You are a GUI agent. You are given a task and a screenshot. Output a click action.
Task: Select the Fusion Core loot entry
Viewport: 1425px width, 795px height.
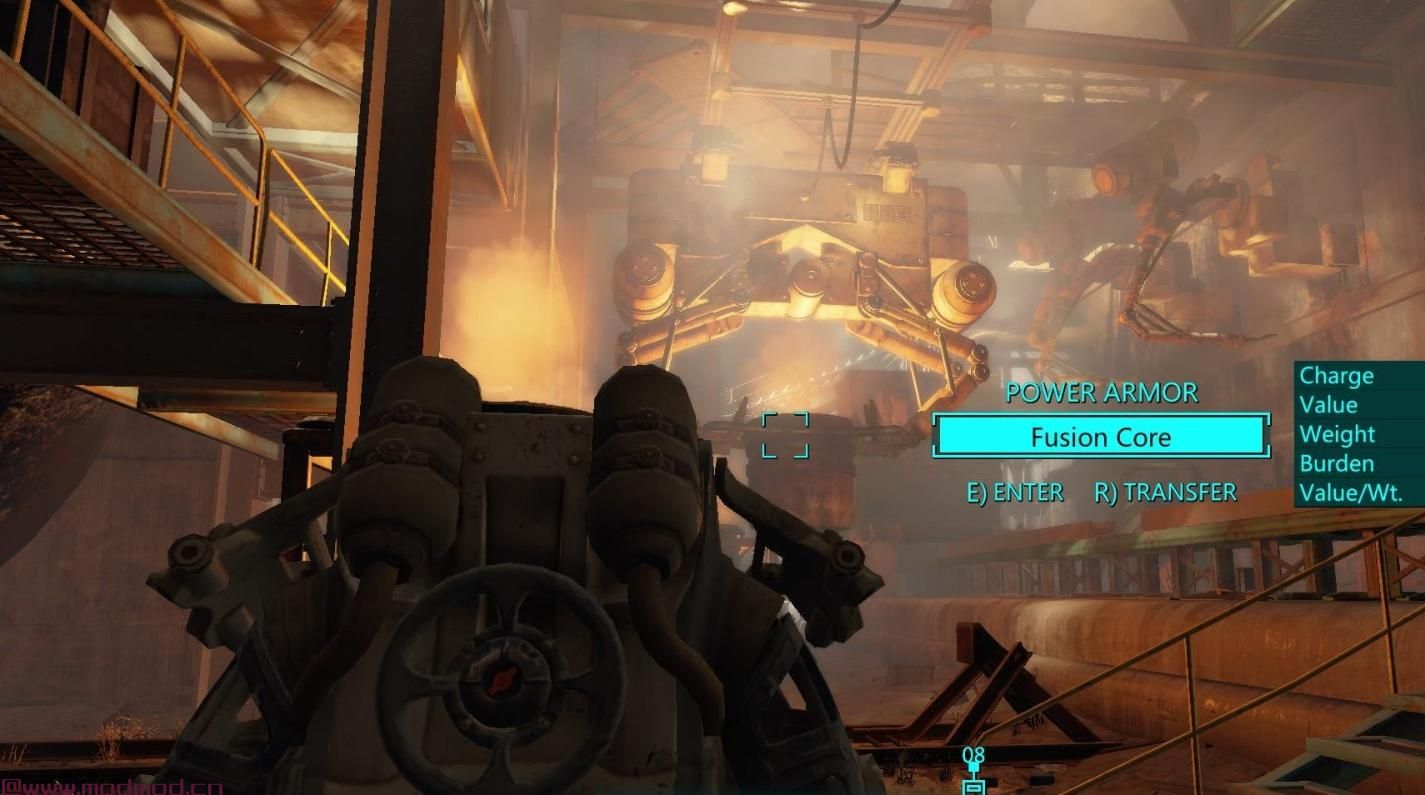point(1100,437)
